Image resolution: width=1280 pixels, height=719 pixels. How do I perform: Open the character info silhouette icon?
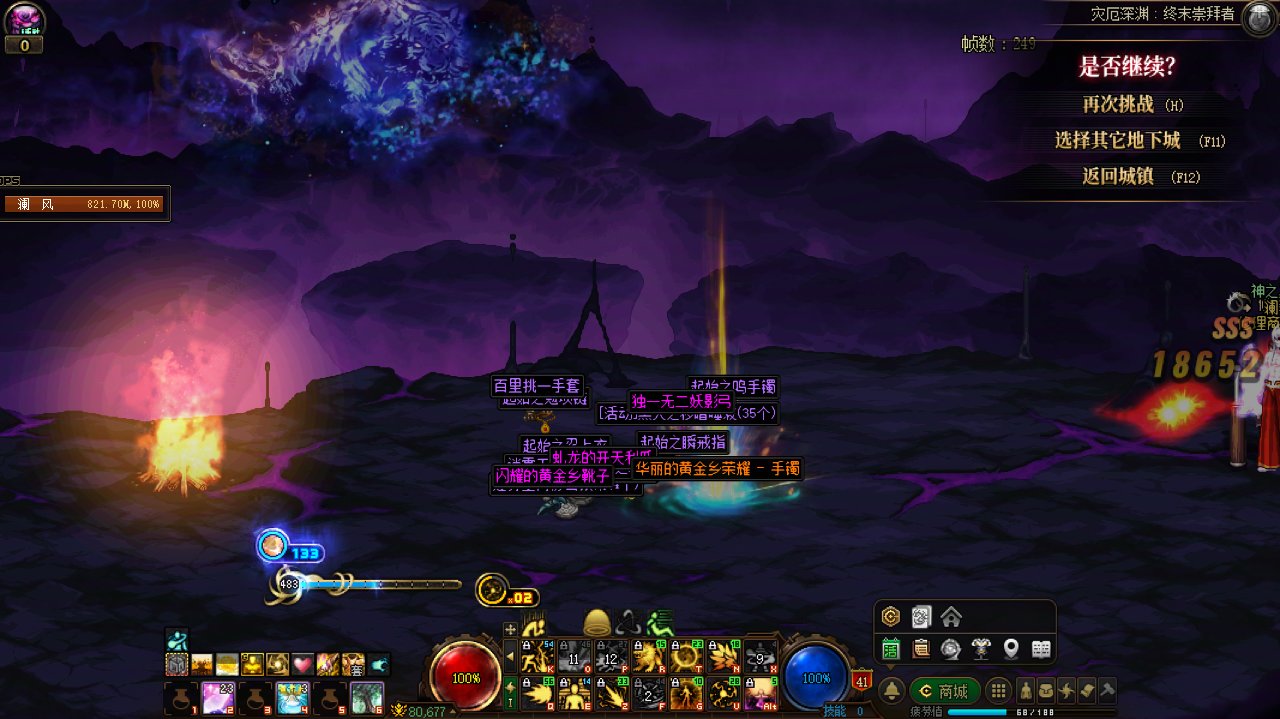click(1025, 691)
